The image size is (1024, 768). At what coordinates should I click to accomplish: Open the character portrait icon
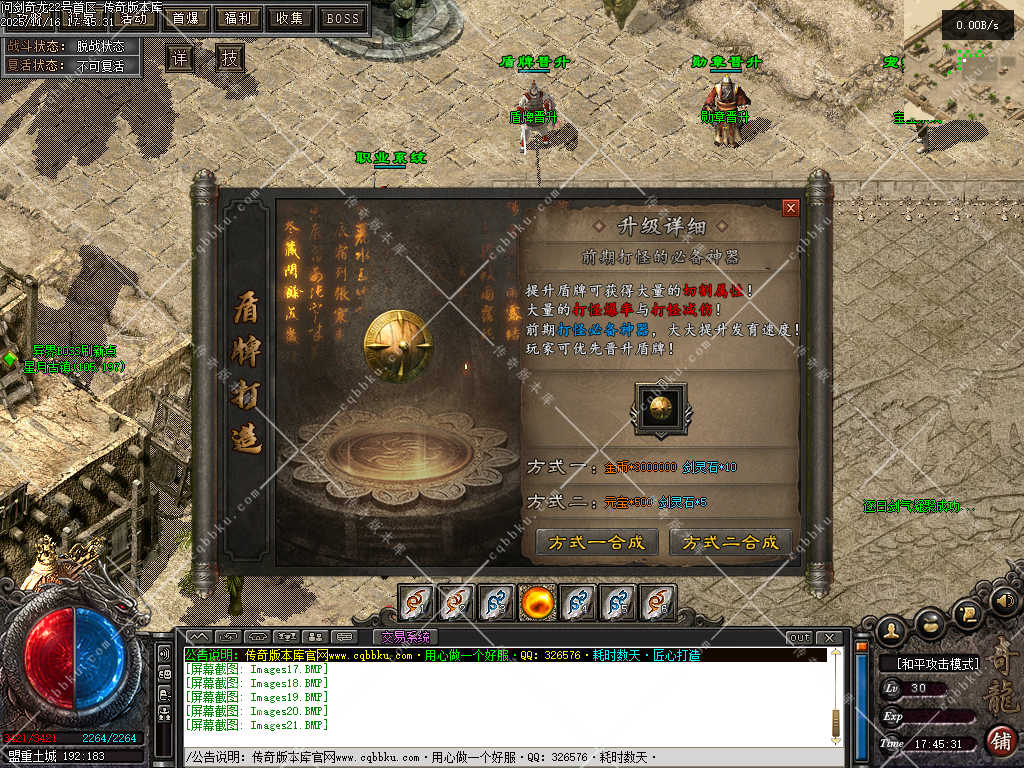tap(890, 629)
